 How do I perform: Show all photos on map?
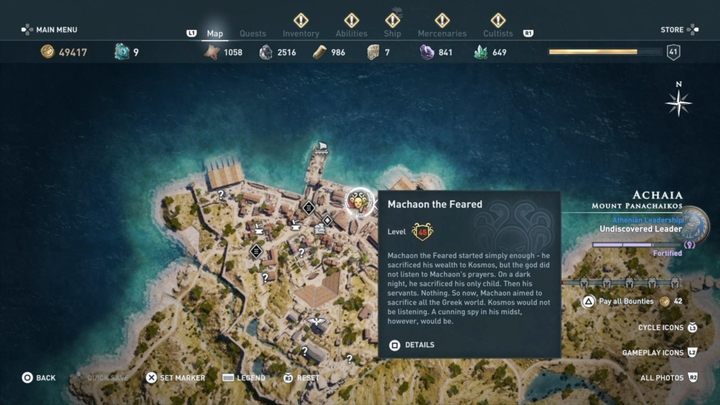(666, 378)
